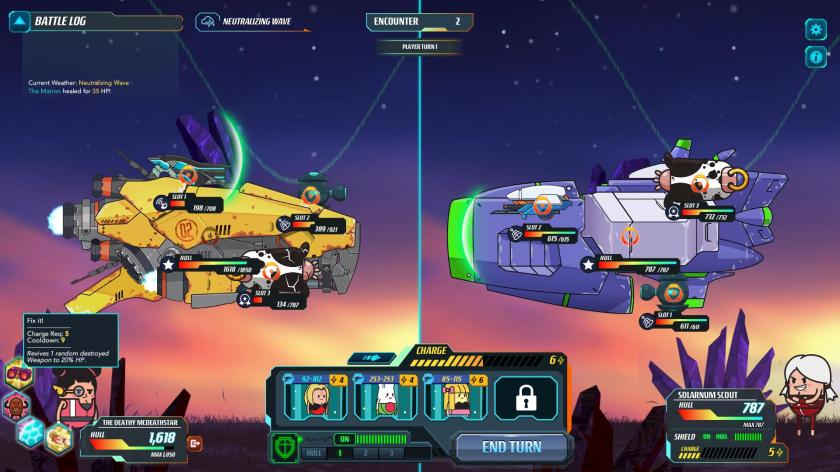Image resolution: width=840 pixels, height=472 pixels.
Task: Click the orange exit button beside hull
Action: pyautogui.click(x=196, y=443)
